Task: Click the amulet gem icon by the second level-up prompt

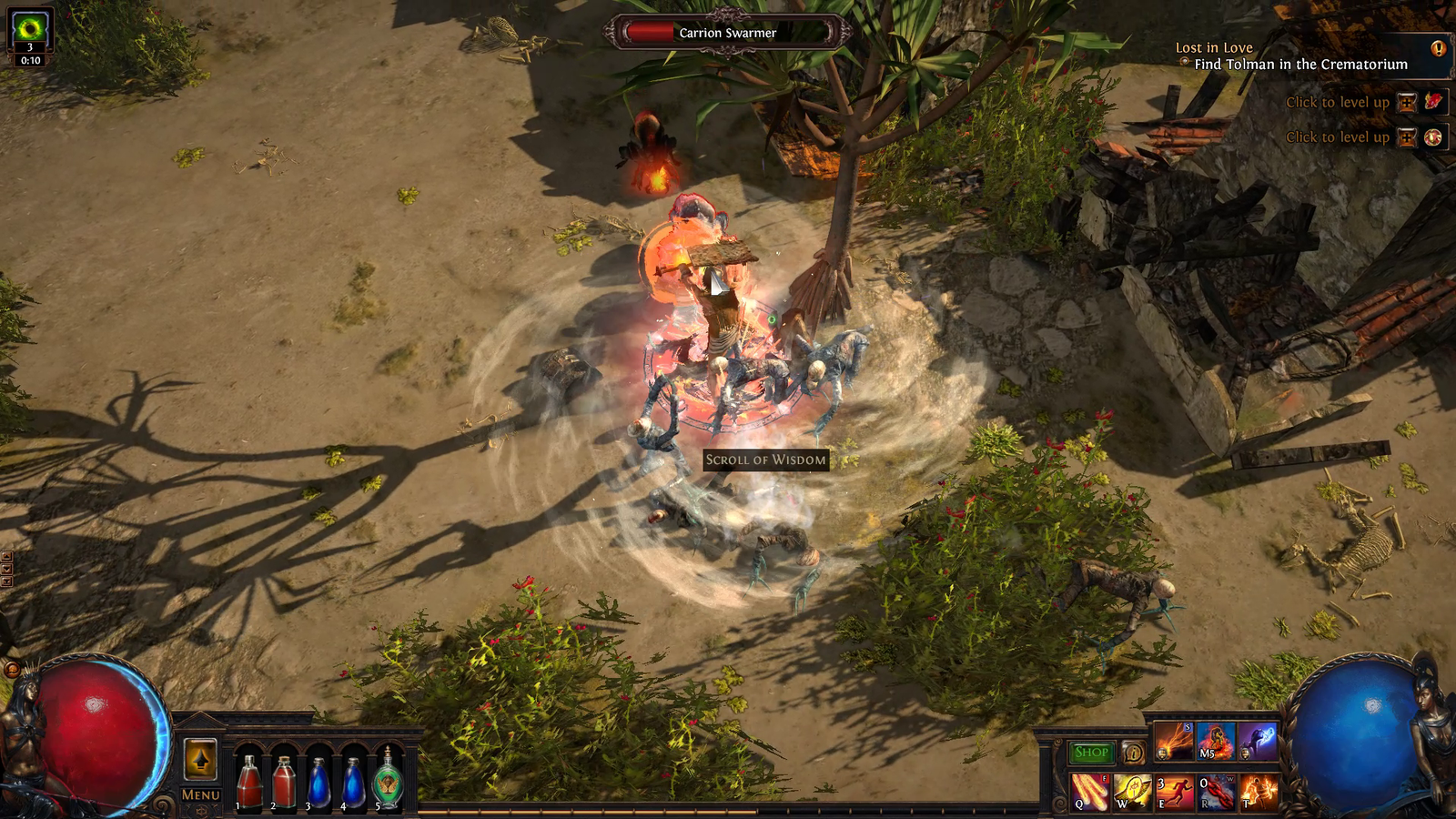Action: click(1431, 137)
